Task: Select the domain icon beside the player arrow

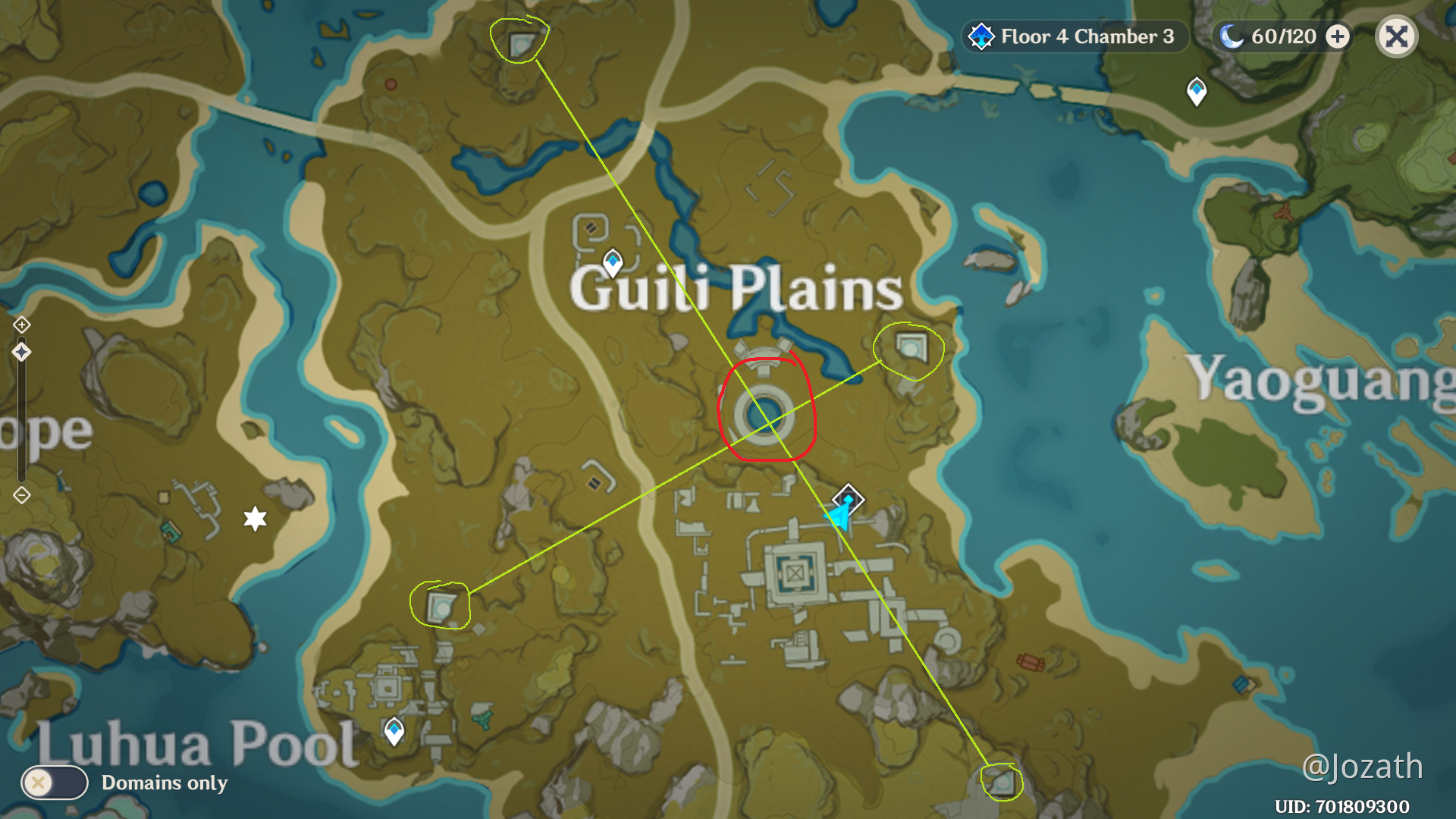Action: click(x=847, y=498)
